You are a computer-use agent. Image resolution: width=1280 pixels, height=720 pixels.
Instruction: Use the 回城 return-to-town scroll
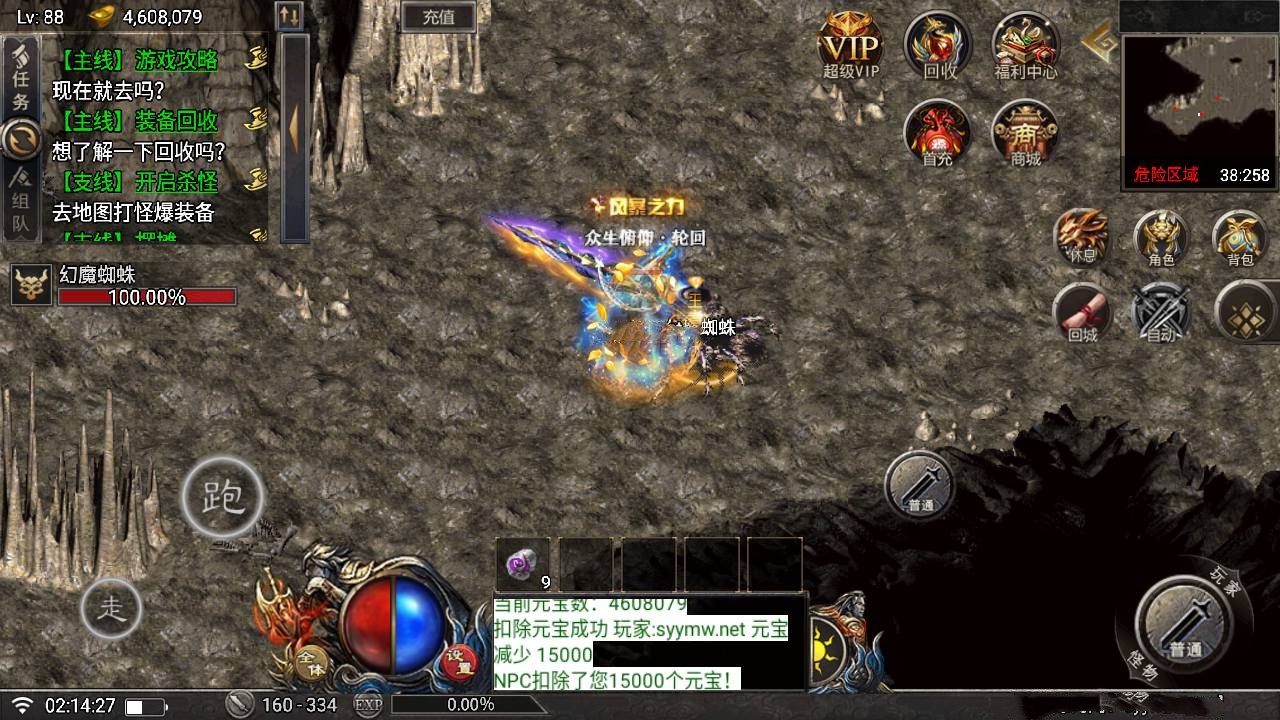1083,312
